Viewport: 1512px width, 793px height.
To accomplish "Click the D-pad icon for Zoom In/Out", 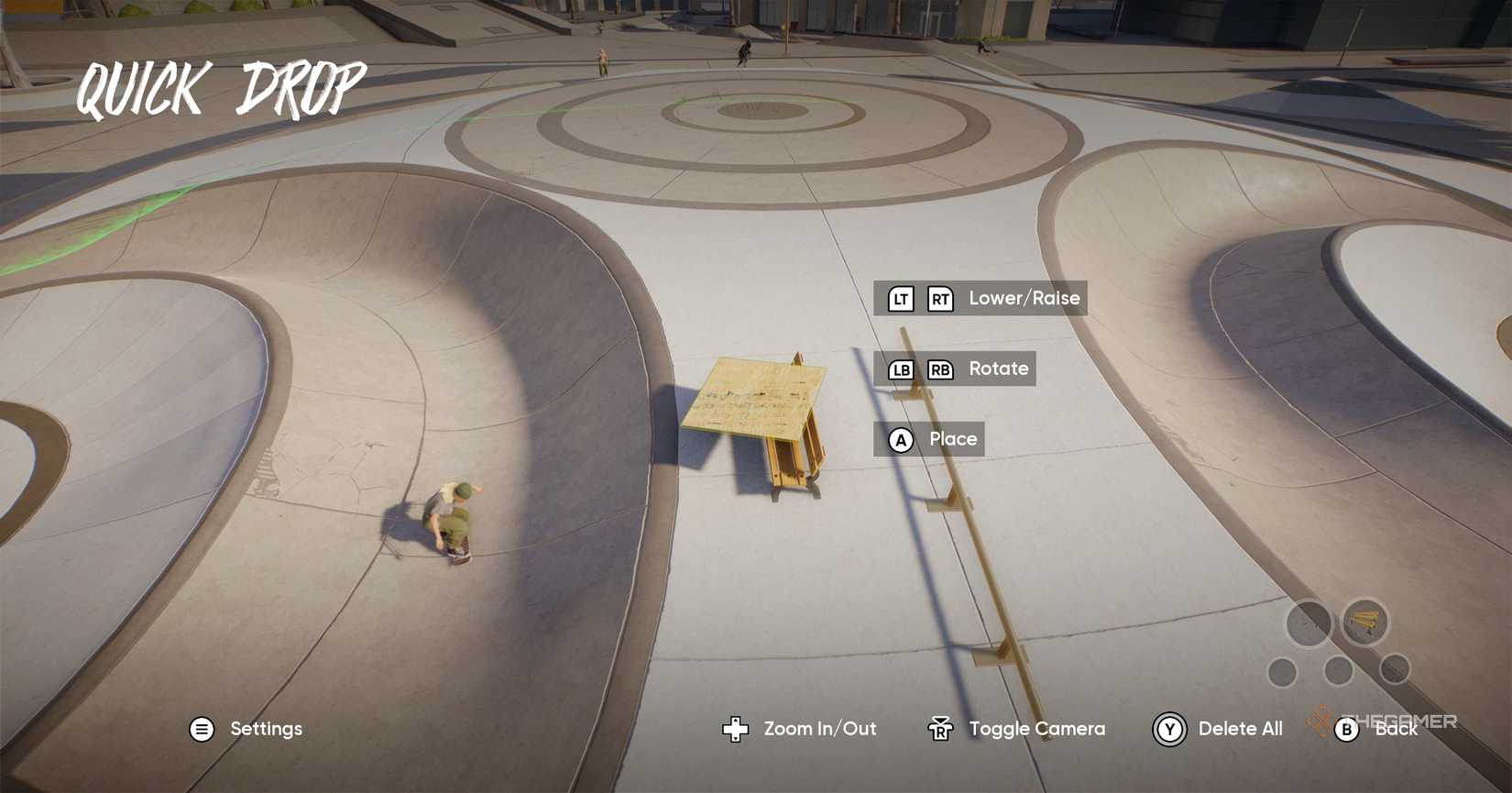I will tap(733, 729).
